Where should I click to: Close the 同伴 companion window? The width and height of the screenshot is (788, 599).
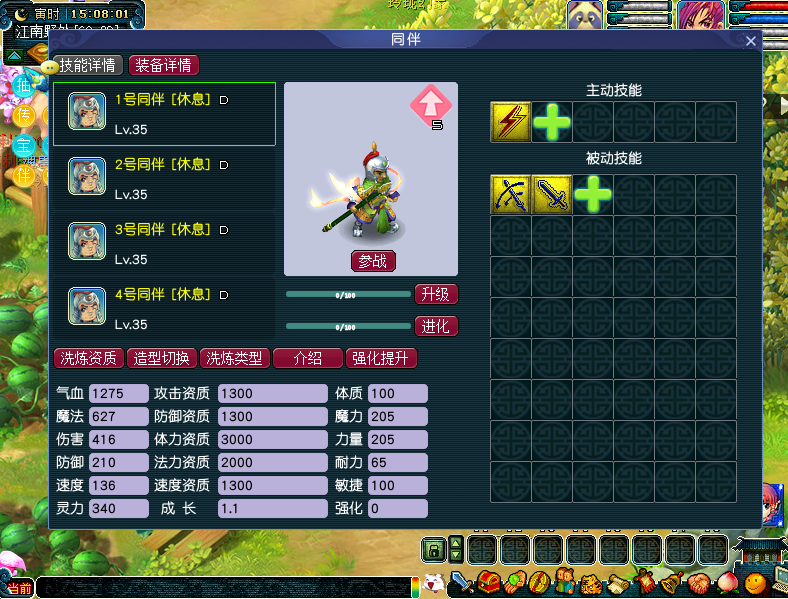pyautogui.click(x=751, y=41)
